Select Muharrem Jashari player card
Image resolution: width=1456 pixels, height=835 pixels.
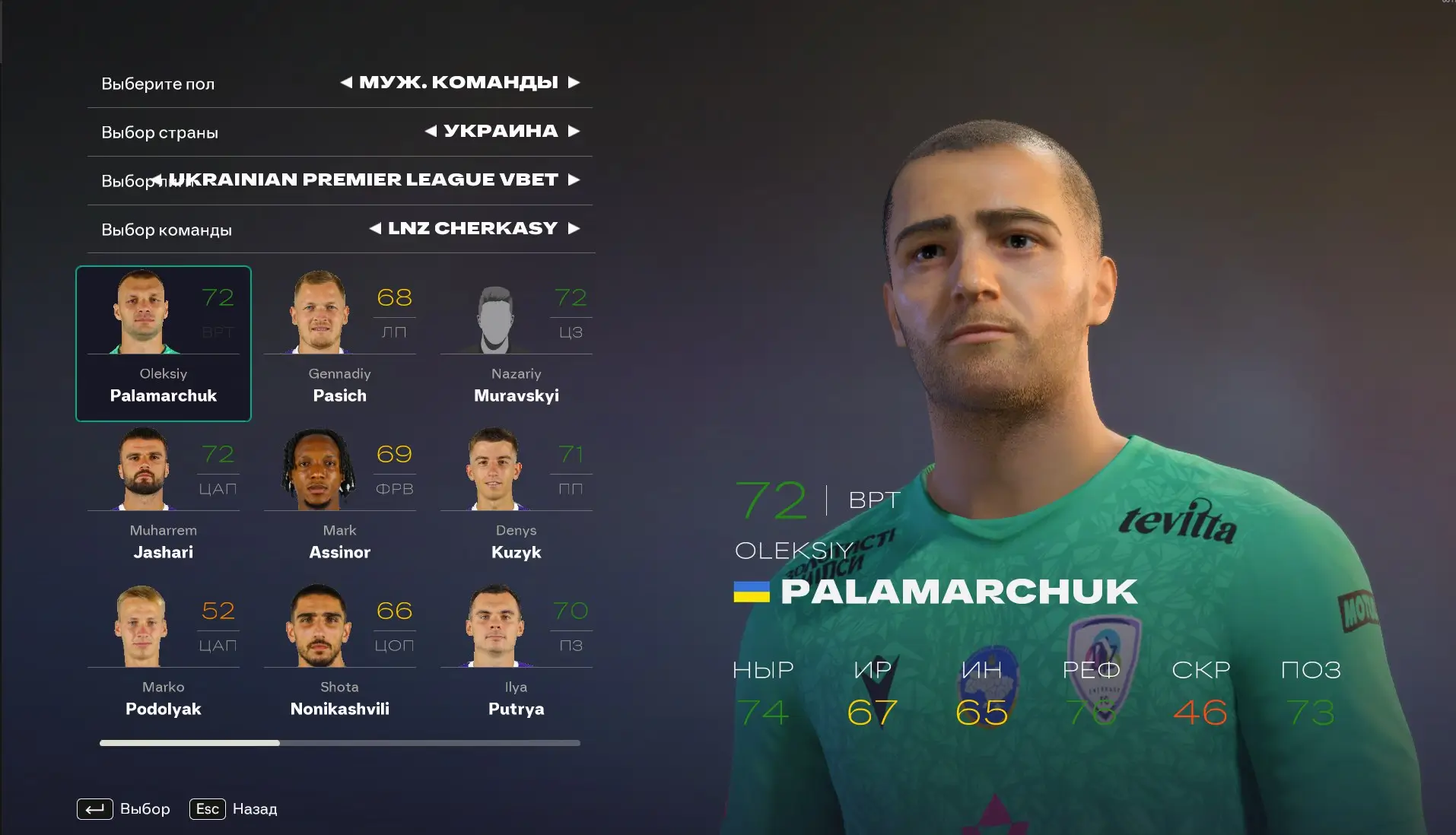(163, 500)
